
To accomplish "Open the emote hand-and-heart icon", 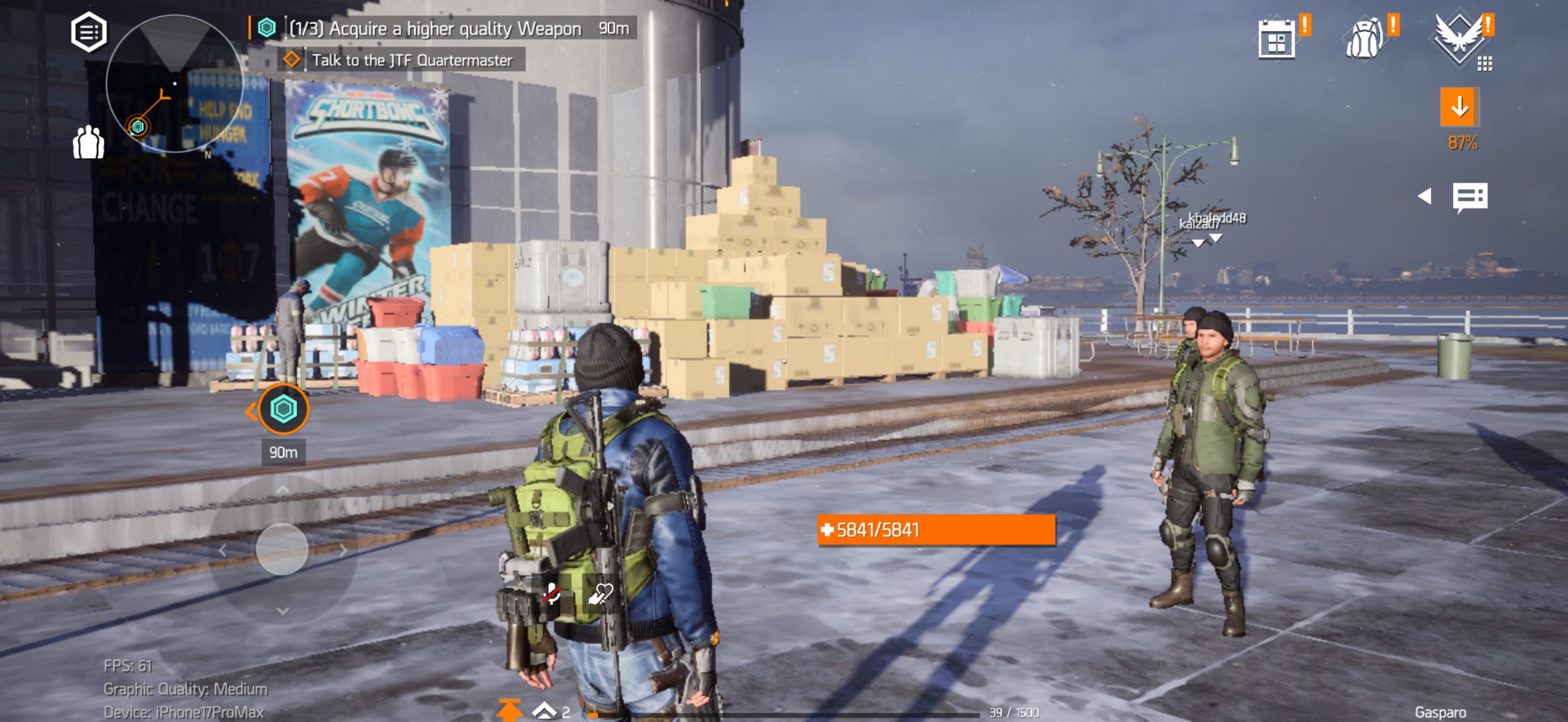I will click(600, 593).
